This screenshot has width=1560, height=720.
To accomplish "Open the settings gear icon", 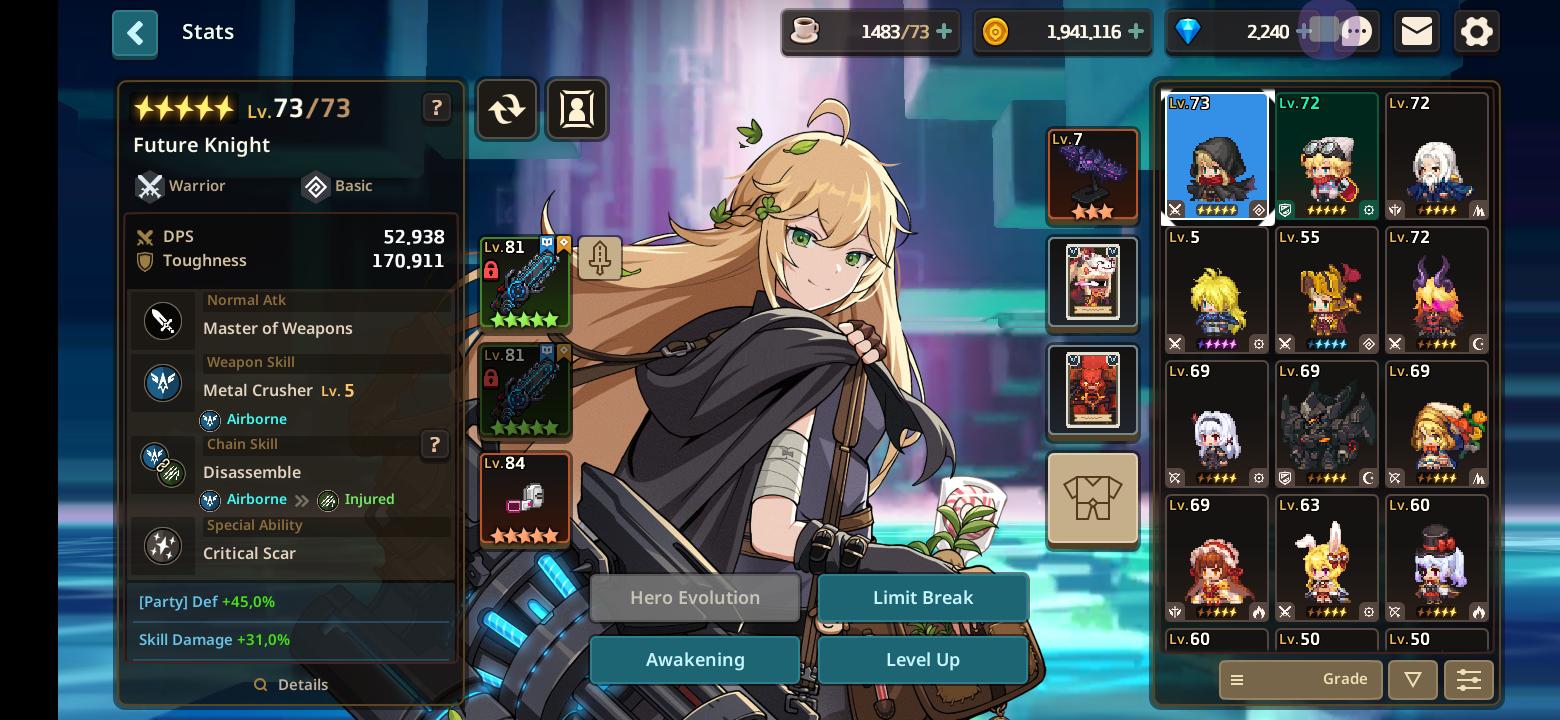I will (x=1476, y=31).
